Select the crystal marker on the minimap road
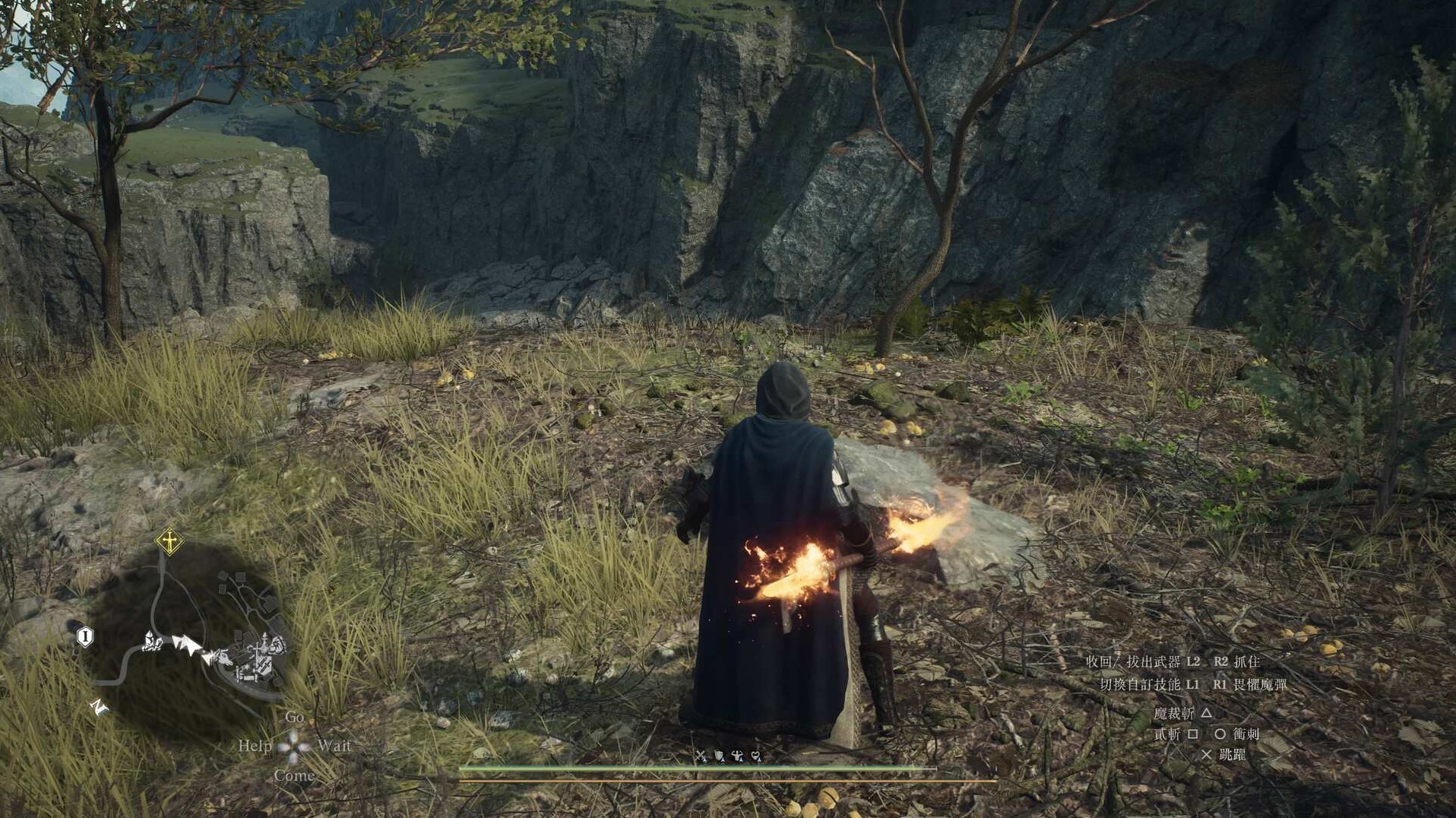1456x818 pixels. click(154, 643)
